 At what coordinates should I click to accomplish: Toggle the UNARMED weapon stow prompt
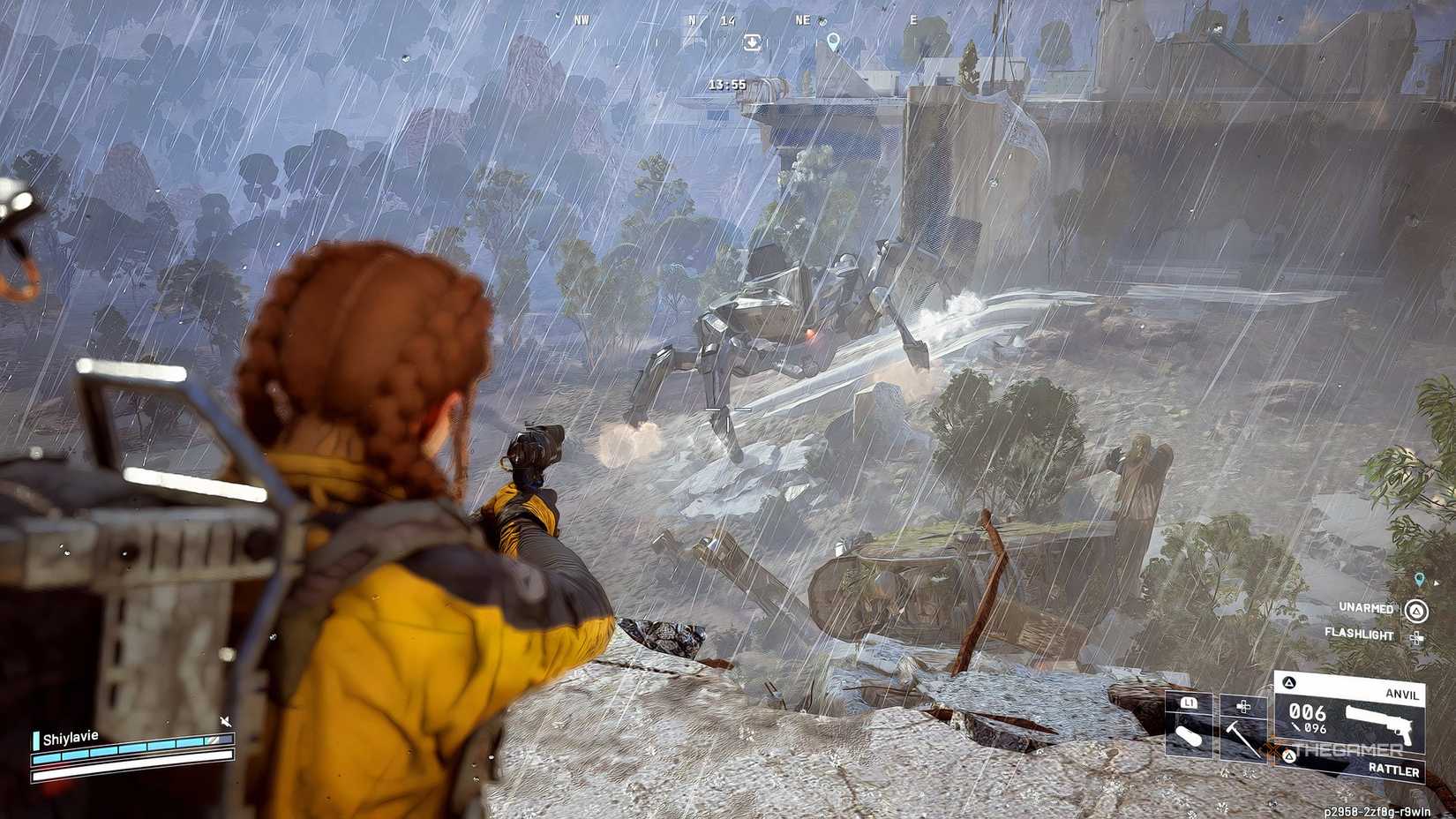coord(1367,608)
